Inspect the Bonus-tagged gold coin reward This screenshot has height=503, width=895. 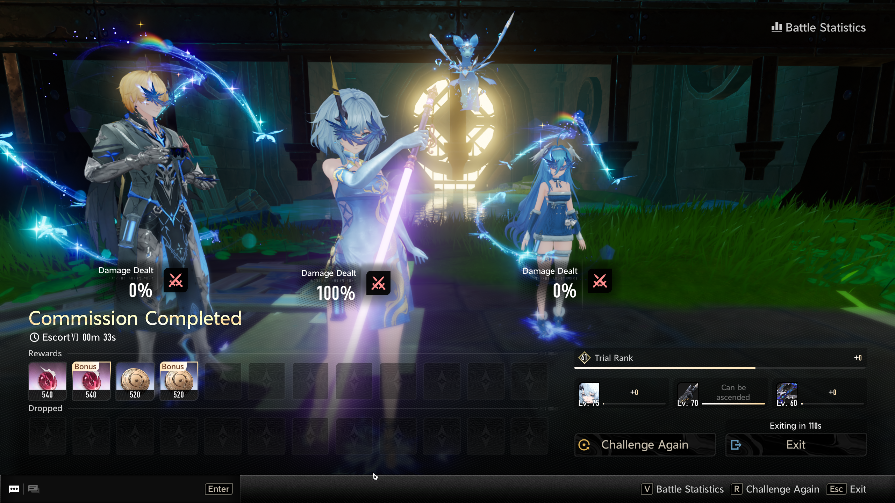[179, 380]
